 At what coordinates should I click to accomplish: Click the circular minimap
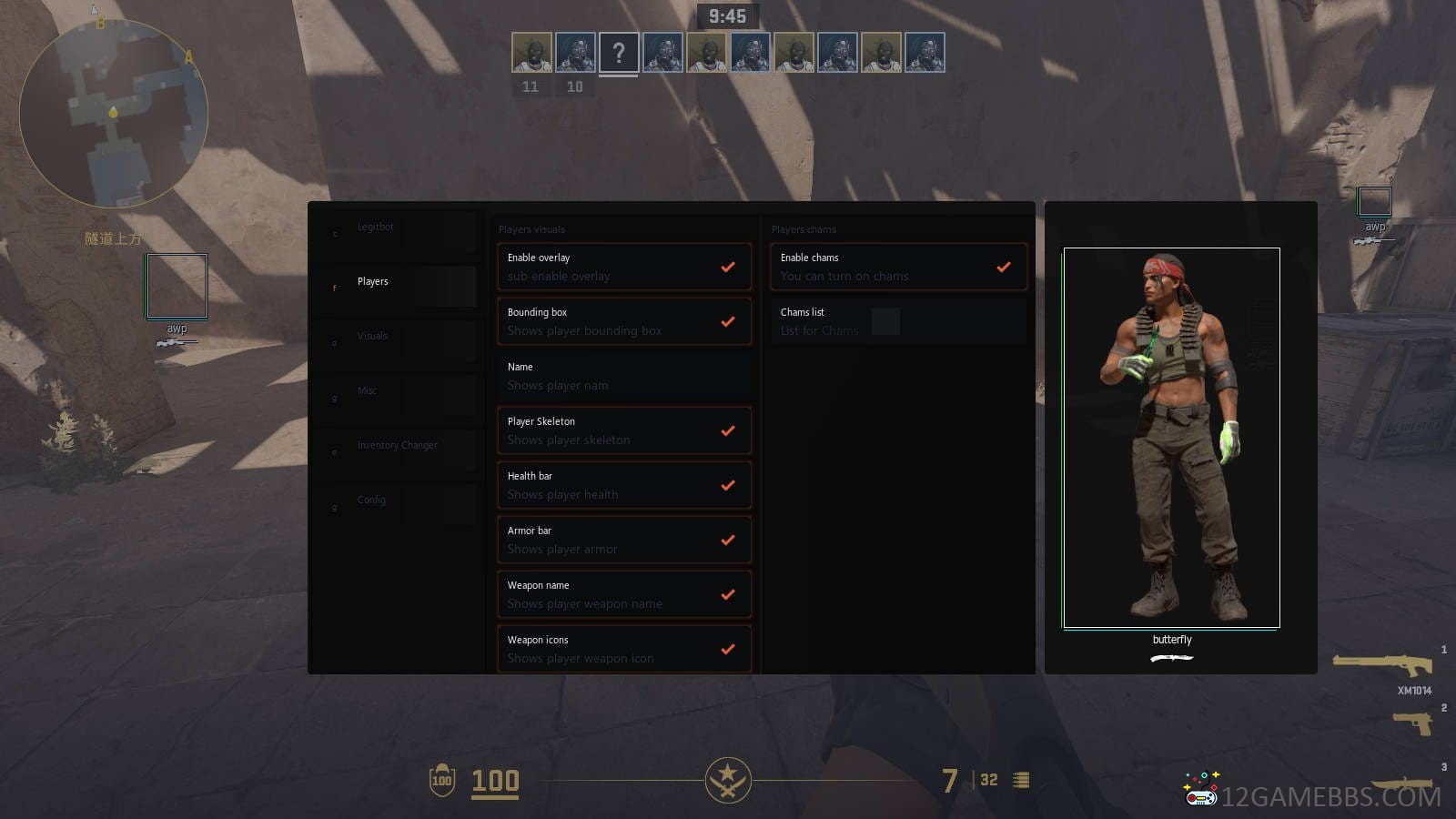pos(114,114)
